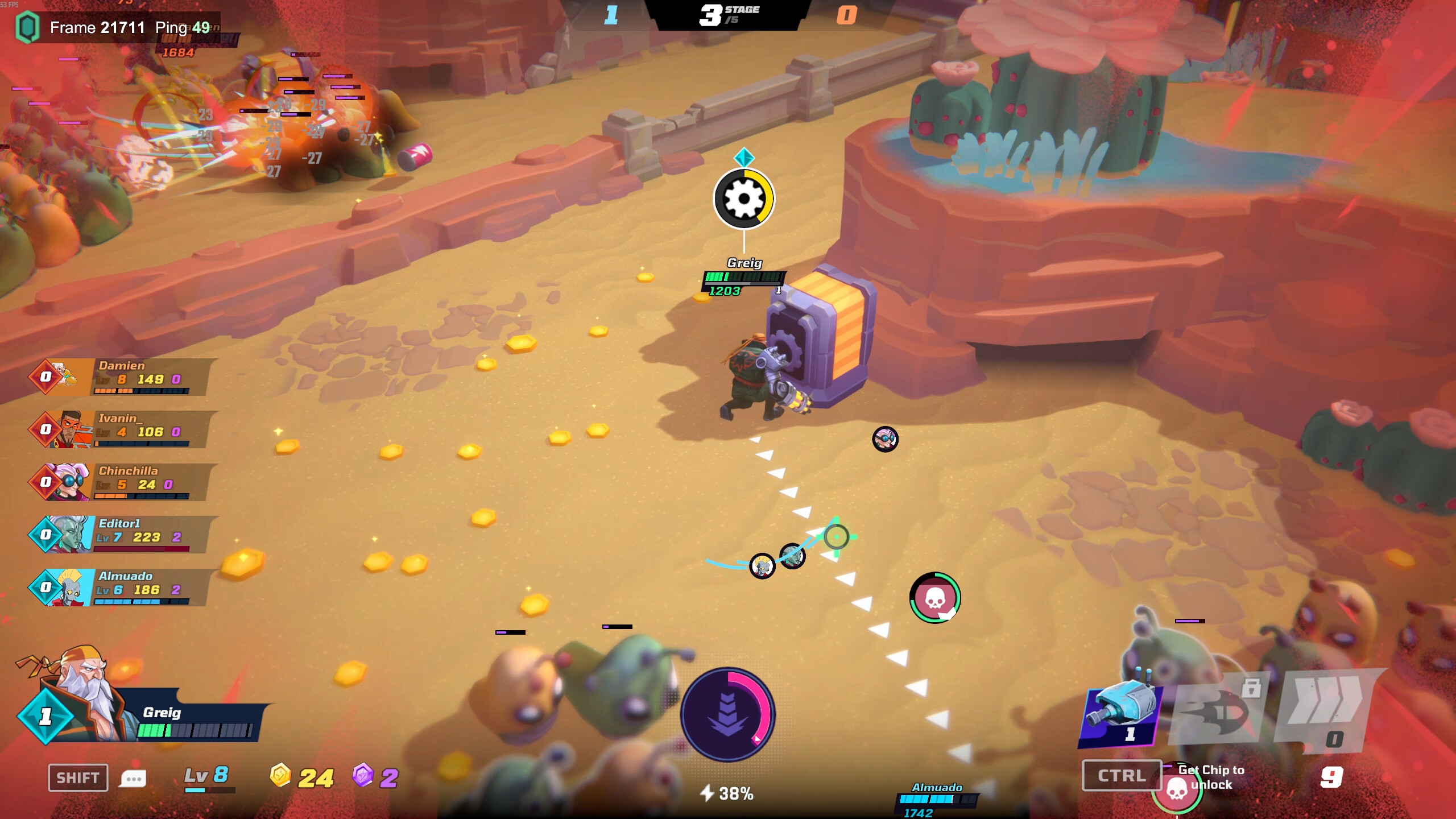Click the green emblem beside the frame counter

[x=28, y=26]
